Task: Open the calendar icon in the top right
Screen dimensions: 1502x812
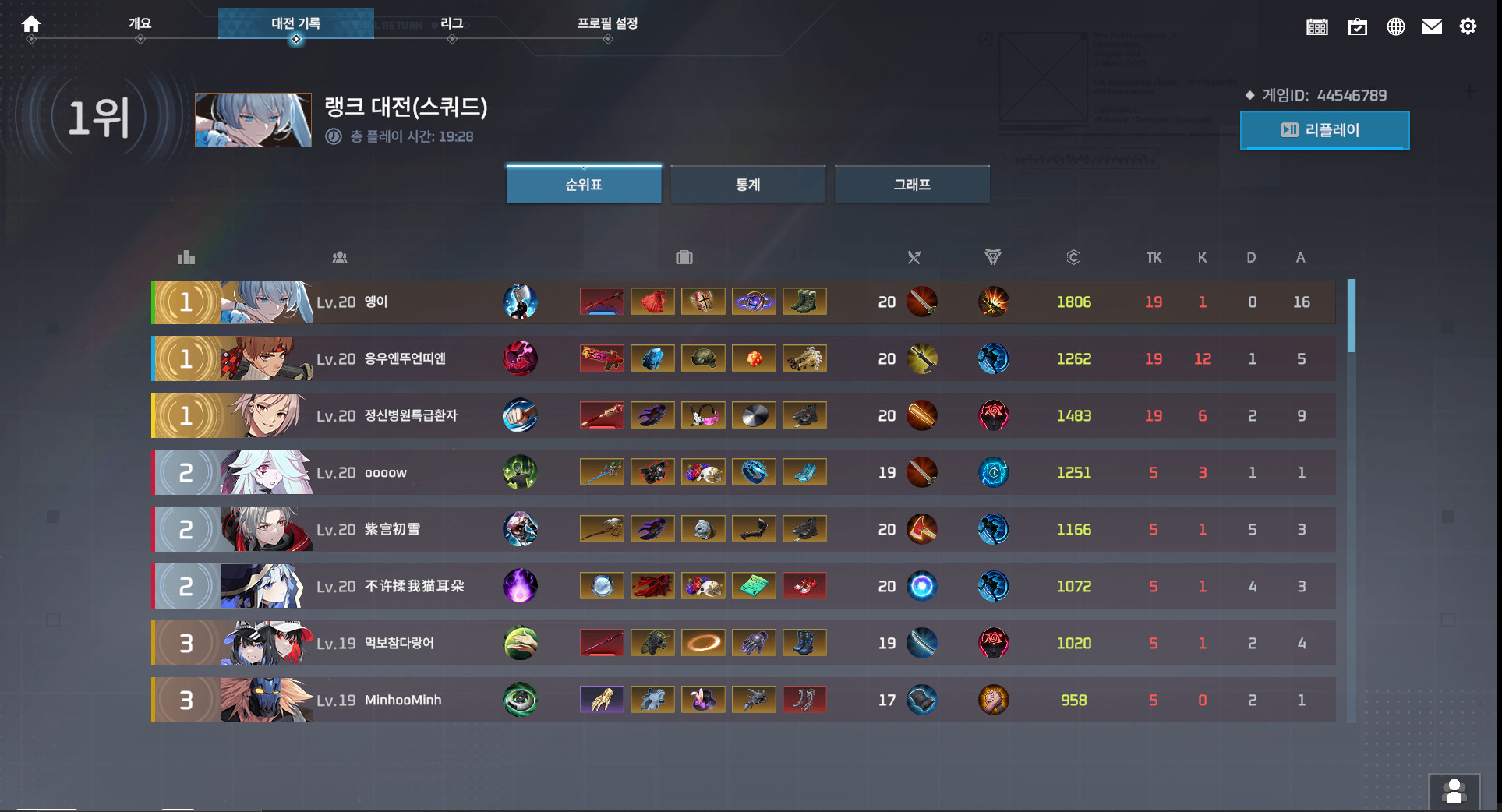Action: pyautogui.click(x=1317, y=26)
